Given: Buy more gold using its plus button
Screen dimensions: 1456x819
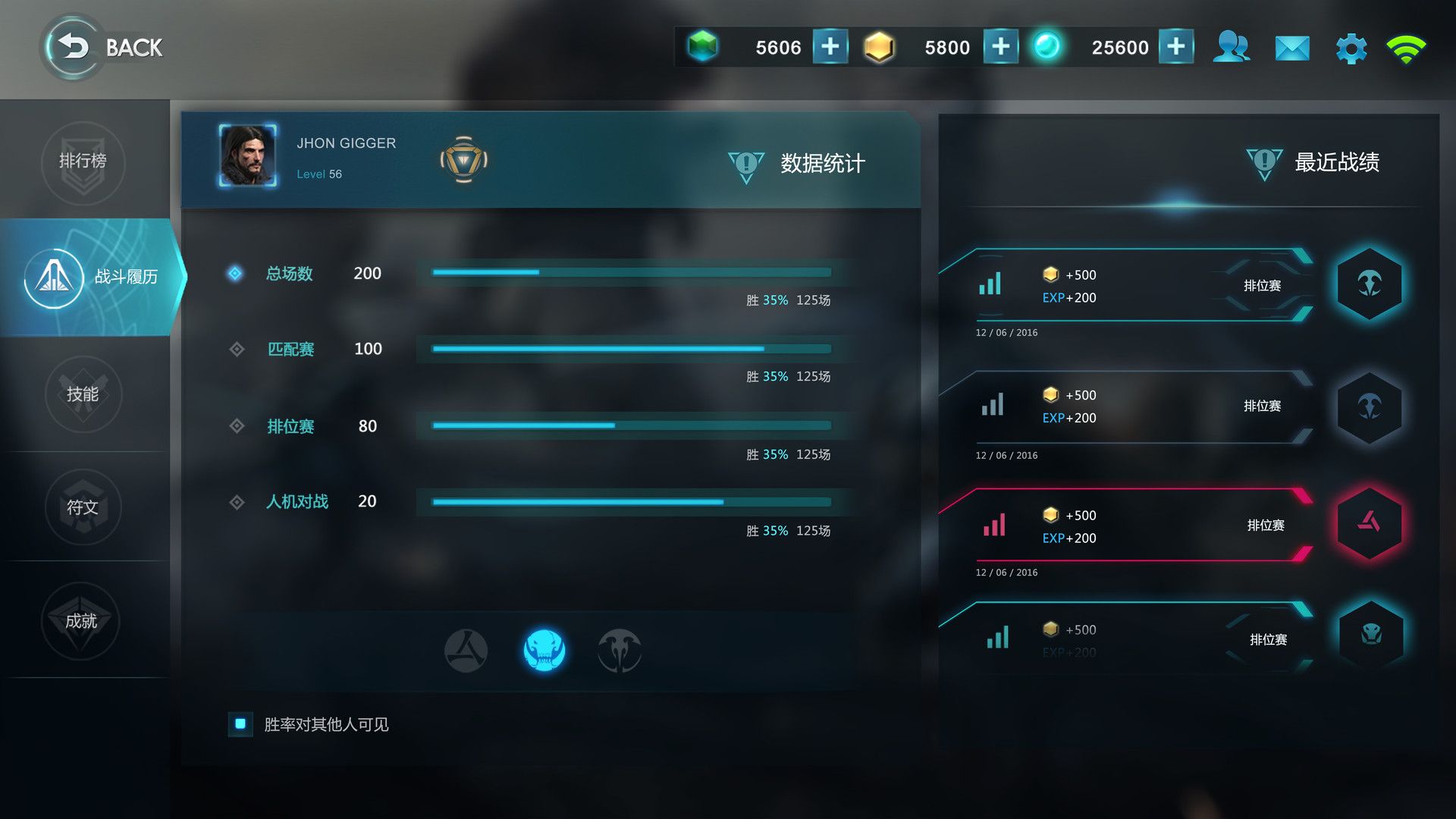Looking at the screenshot, I should (1000, 47).
